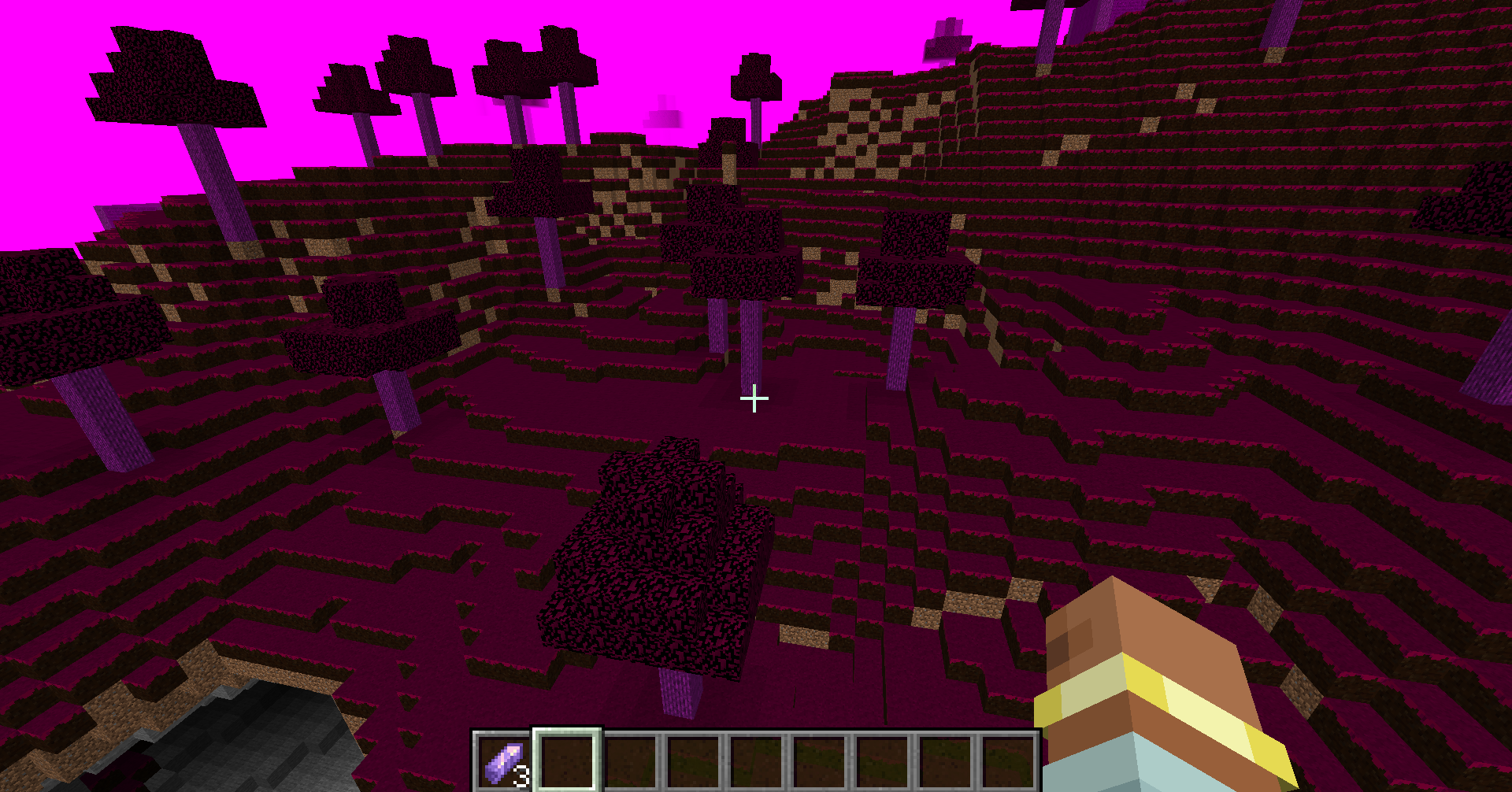The image size is (1512, 792).
Task: Select the purple crystal hotbar slot
Action: [x=504, y=761]
